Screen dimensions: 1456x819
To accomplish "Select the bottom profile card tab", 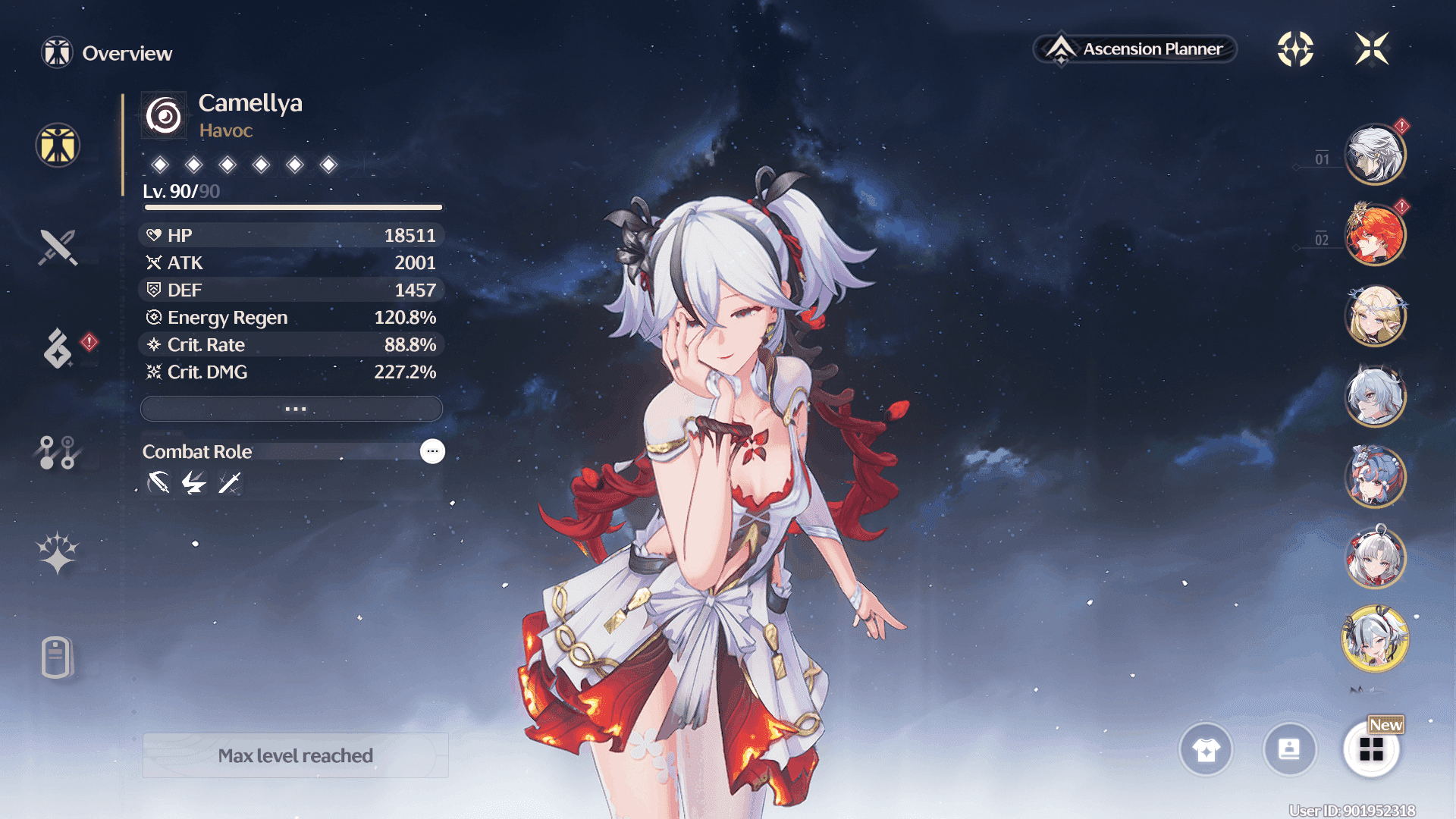I will (x=58, y=657).
